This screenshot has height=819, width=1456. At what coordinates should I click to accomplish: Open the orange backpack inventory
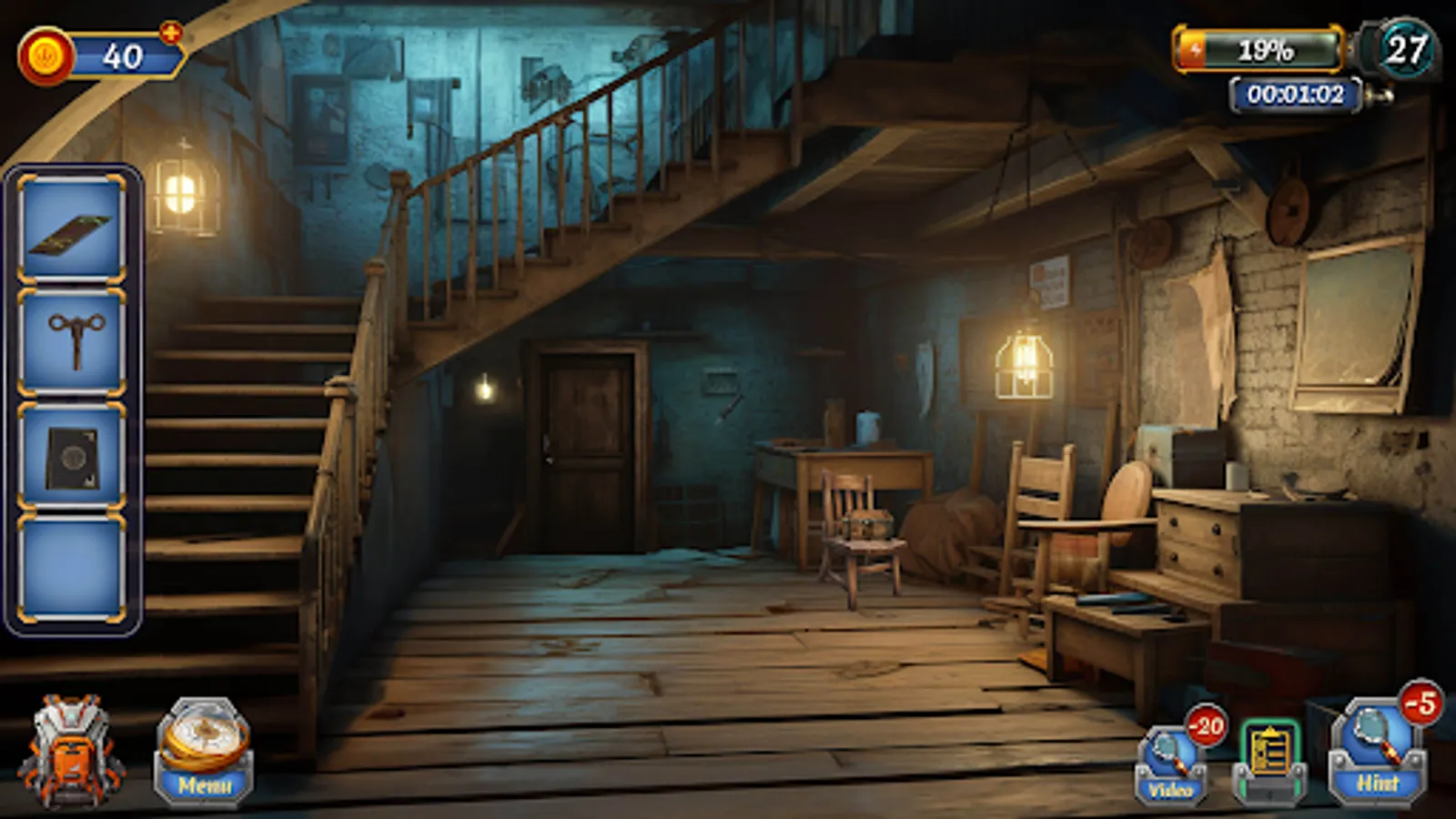tap(71, 755)
